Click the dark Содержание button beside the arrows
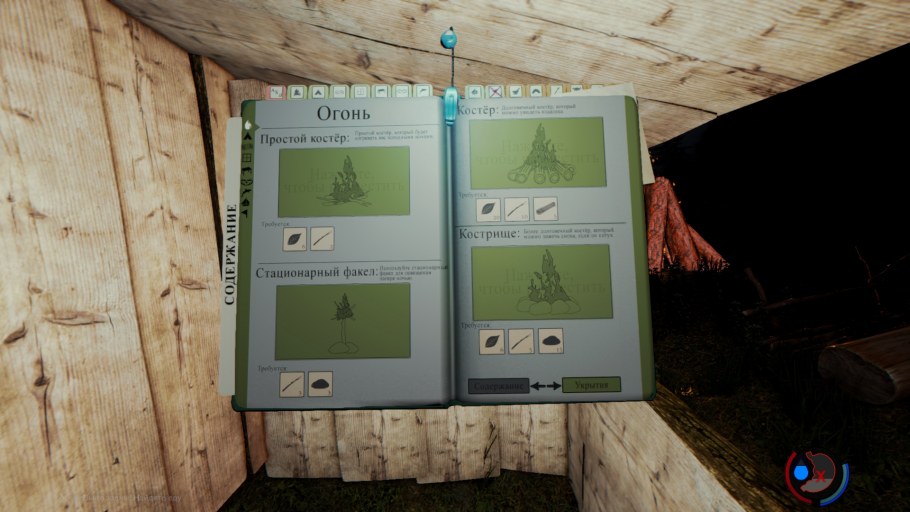The image size is (910, 512). click(x=498, y=384)
